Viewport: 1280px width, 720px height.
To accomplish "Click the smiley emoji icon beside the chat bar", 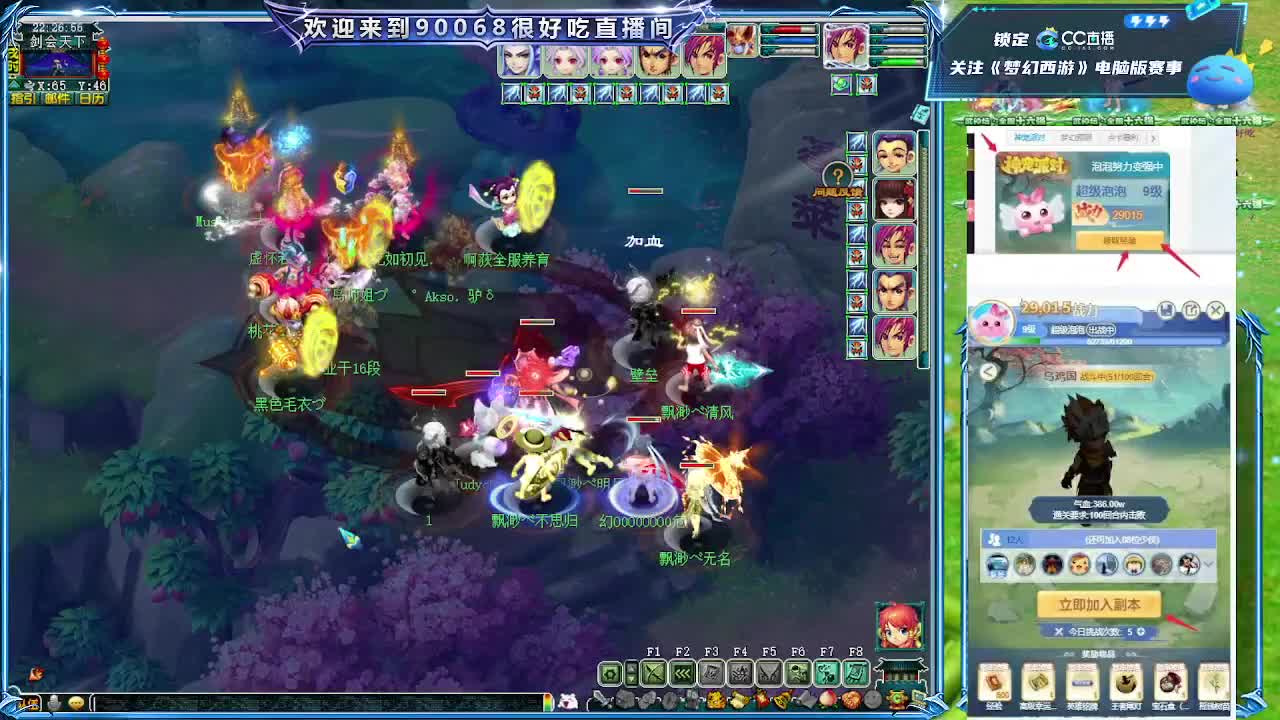I will point(76,700).
